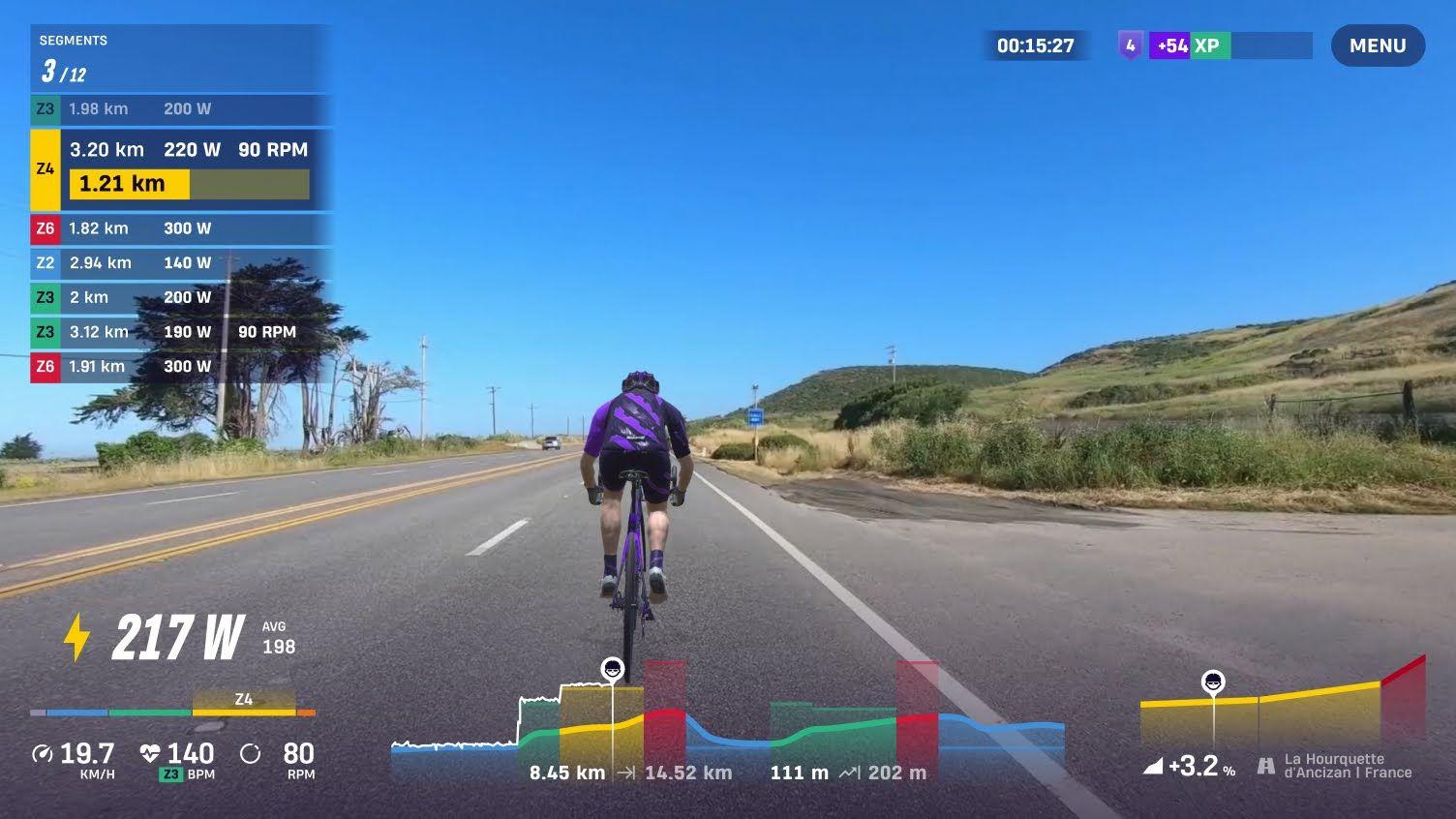Toggle the Z3 heart rate zone badge

168,773
